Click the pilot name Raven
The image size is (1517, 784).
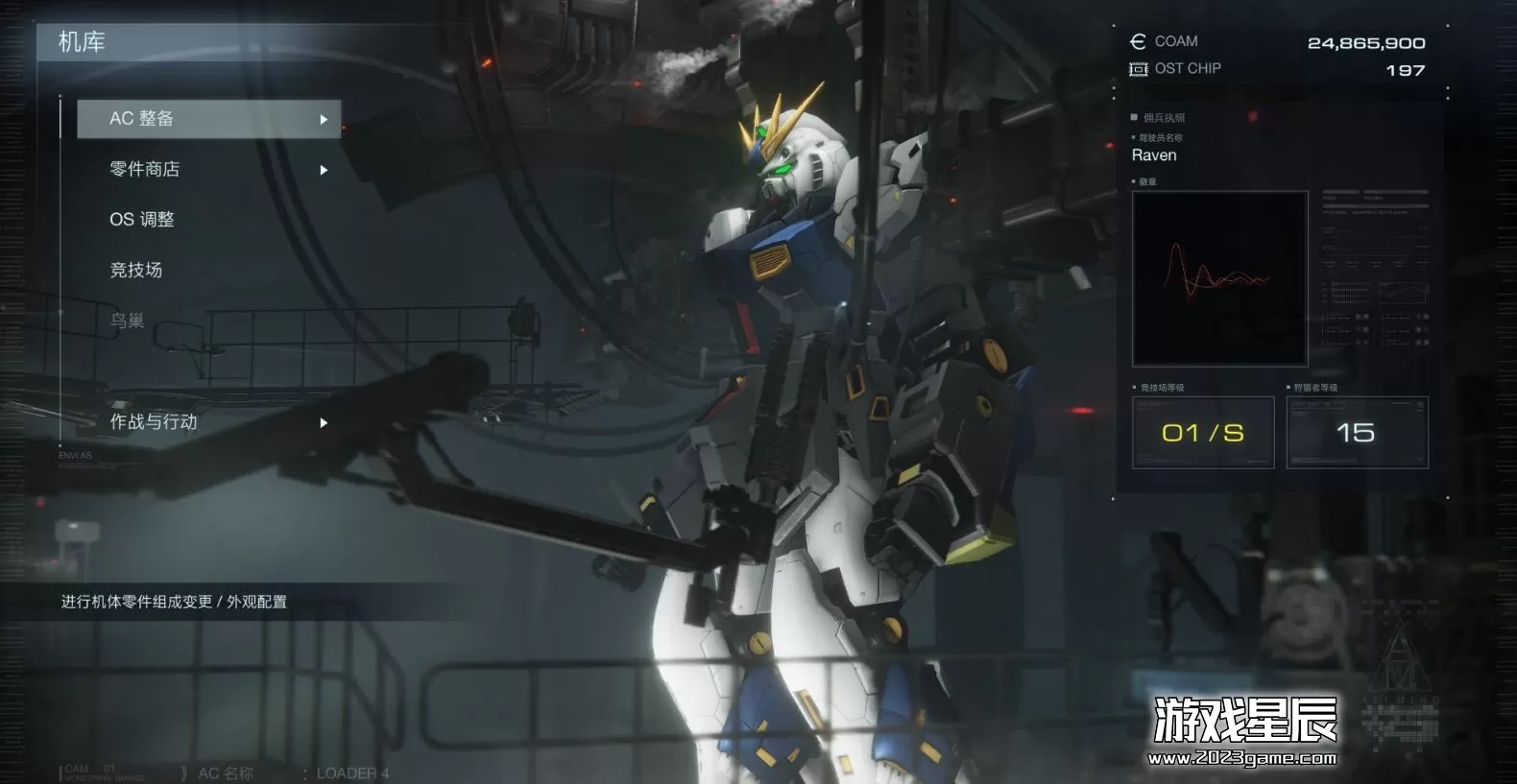tap(1154, 154)
